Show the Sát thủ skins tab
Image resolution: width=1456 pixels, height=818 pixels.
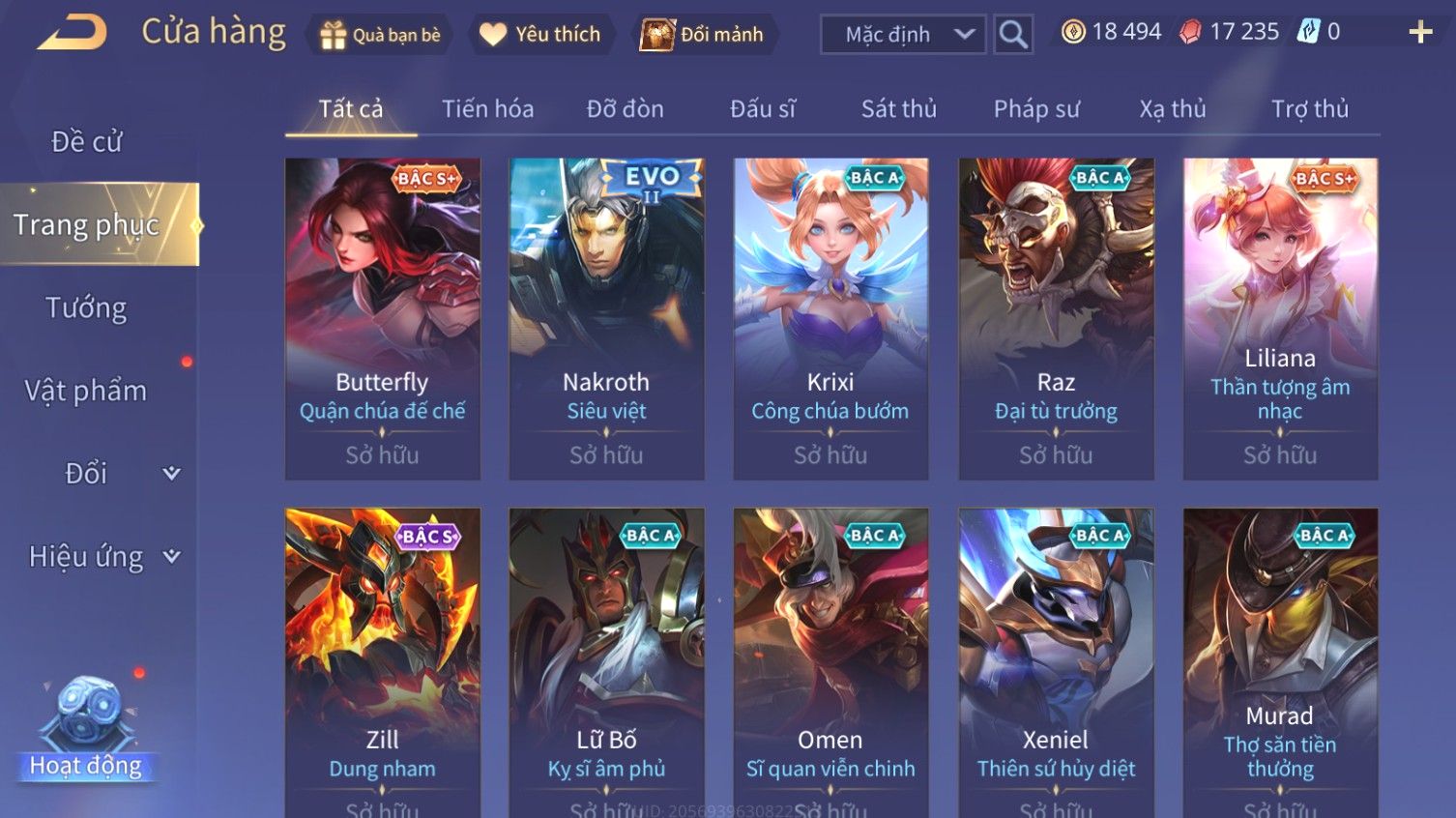coord(898,109)
